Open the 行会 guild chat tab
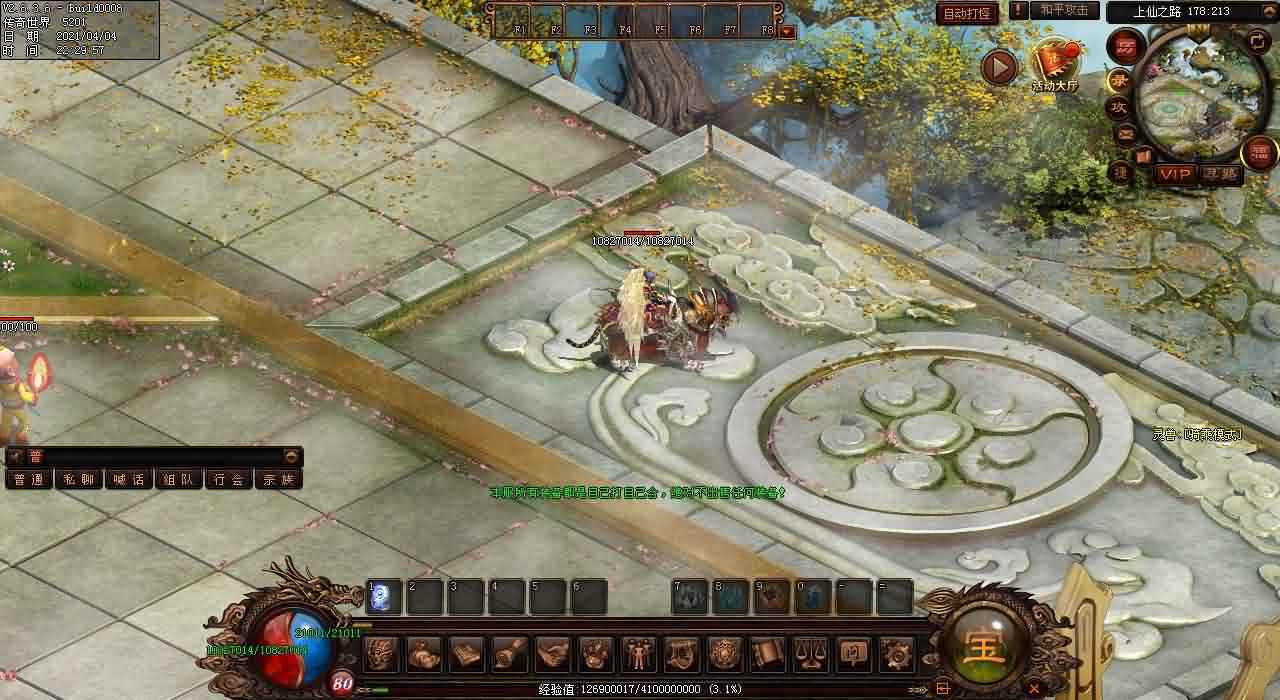This screenshot has width=1280, height=700. click(229, 479)
